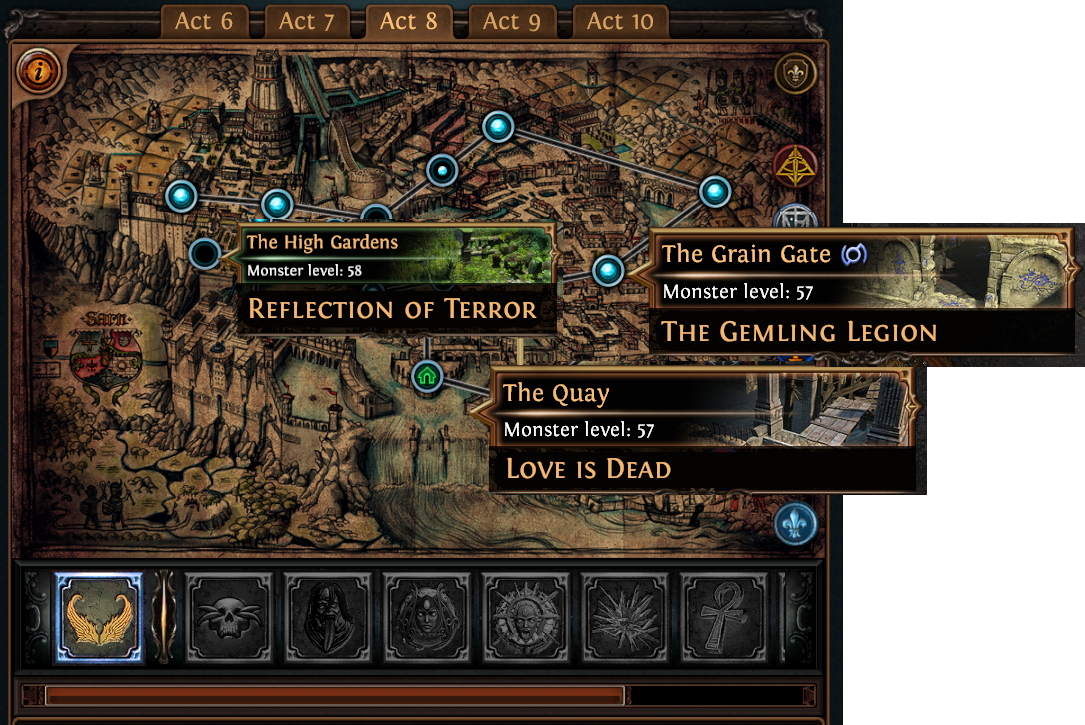Show the Act 9 map
This screenshot has width=1085, height=725.
click(x=513, y=22)
